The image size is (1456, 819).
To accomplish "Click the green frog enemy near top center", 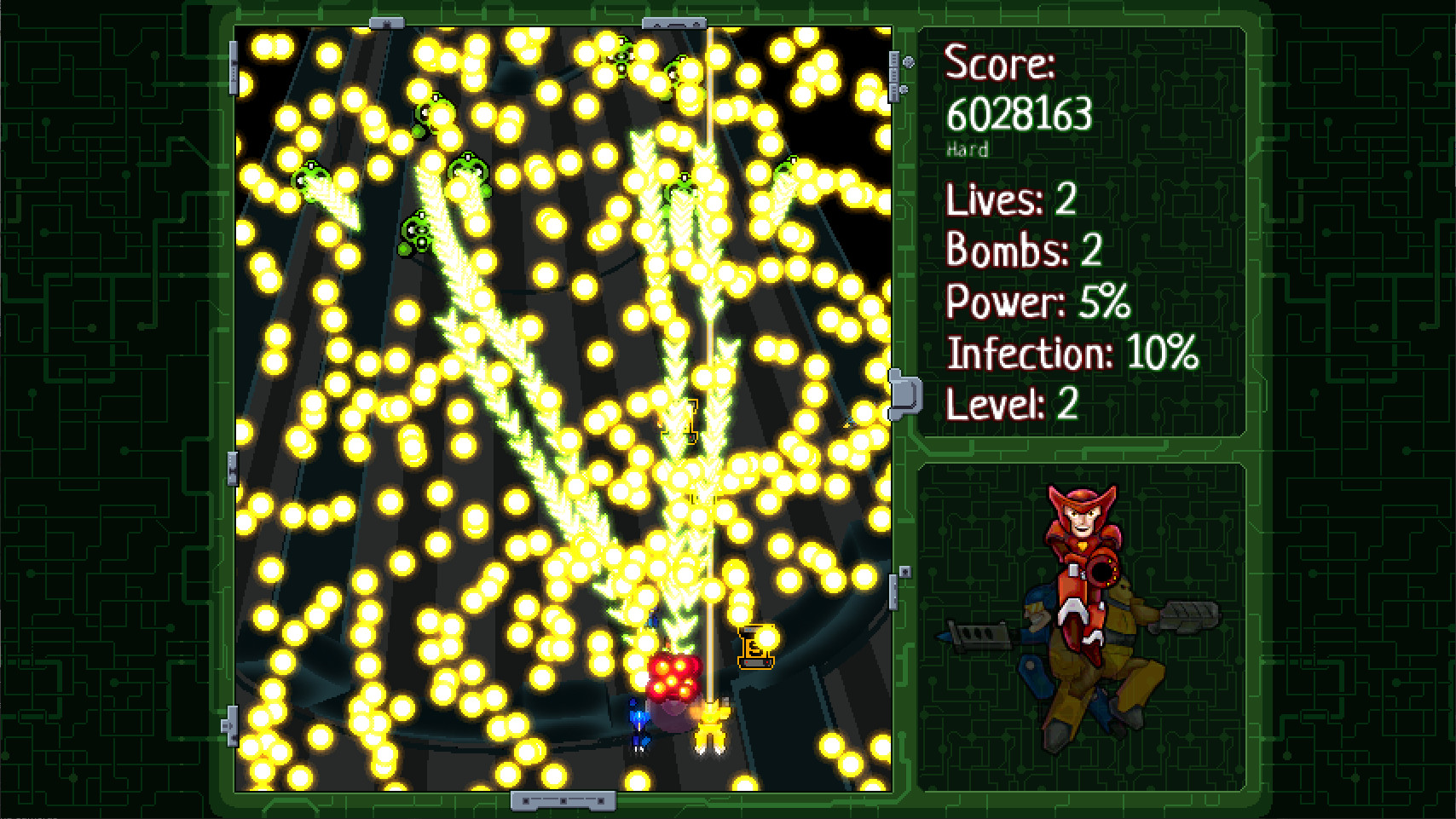I will click(x=621, y=55).
